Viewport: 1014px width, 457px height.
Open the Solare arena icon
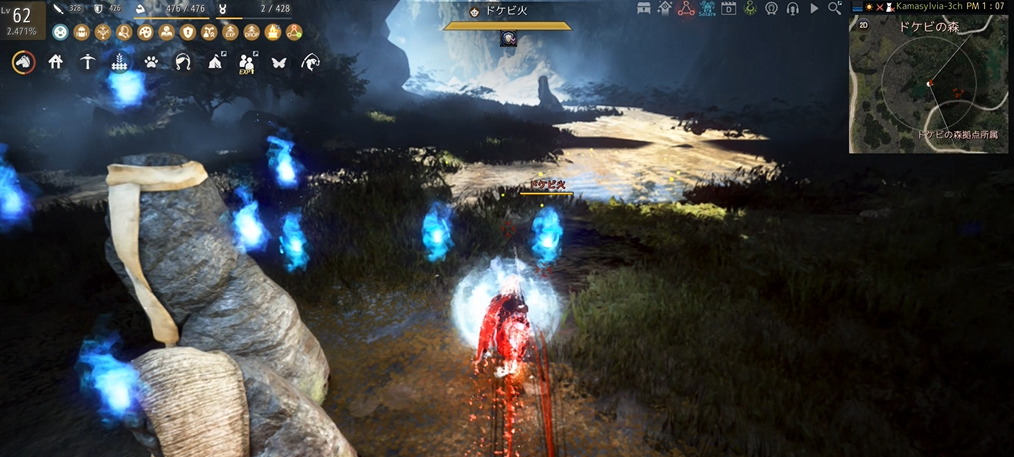click(x=707, y=9)
